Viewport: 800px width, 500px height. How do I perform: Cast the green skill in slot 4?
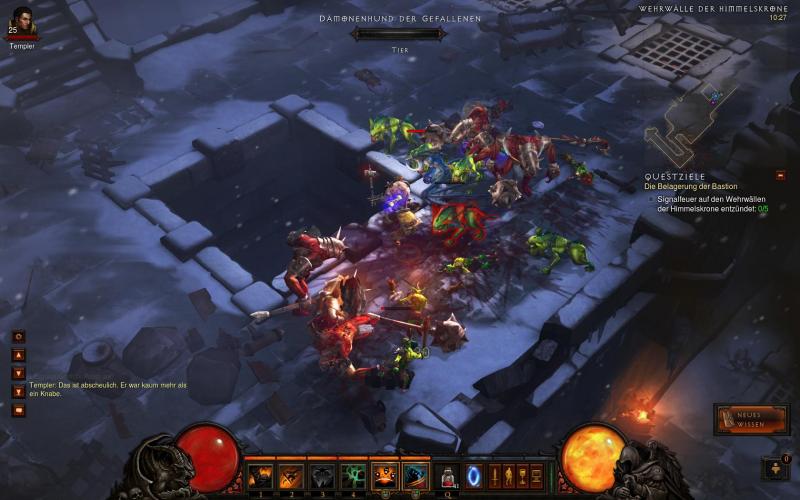tap(353, 476)
